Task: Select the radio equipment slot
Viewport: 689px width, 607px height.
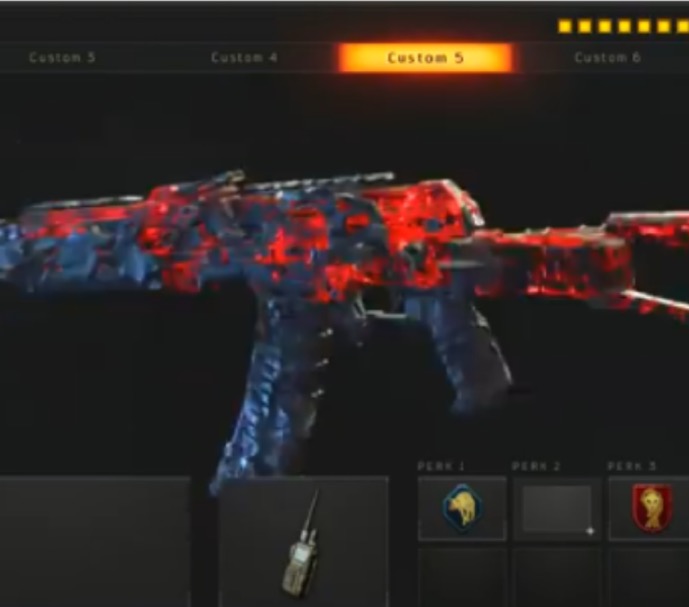Action: 303,541
